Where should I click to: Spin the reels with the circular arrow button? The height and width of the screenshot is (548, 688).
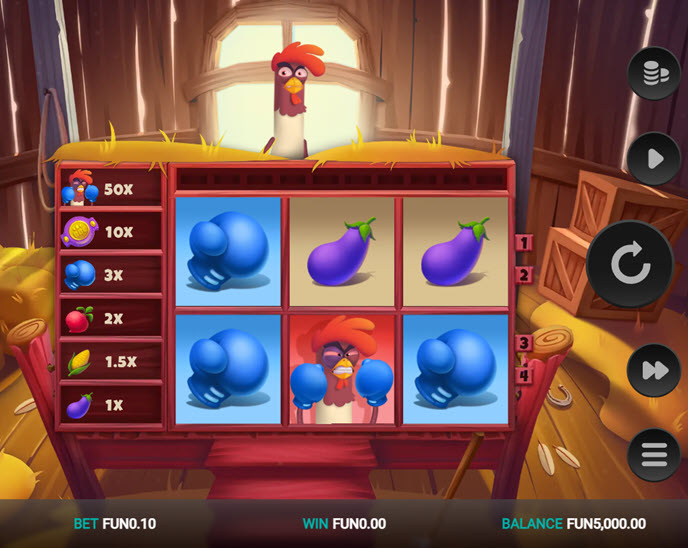tap(629, 264)
